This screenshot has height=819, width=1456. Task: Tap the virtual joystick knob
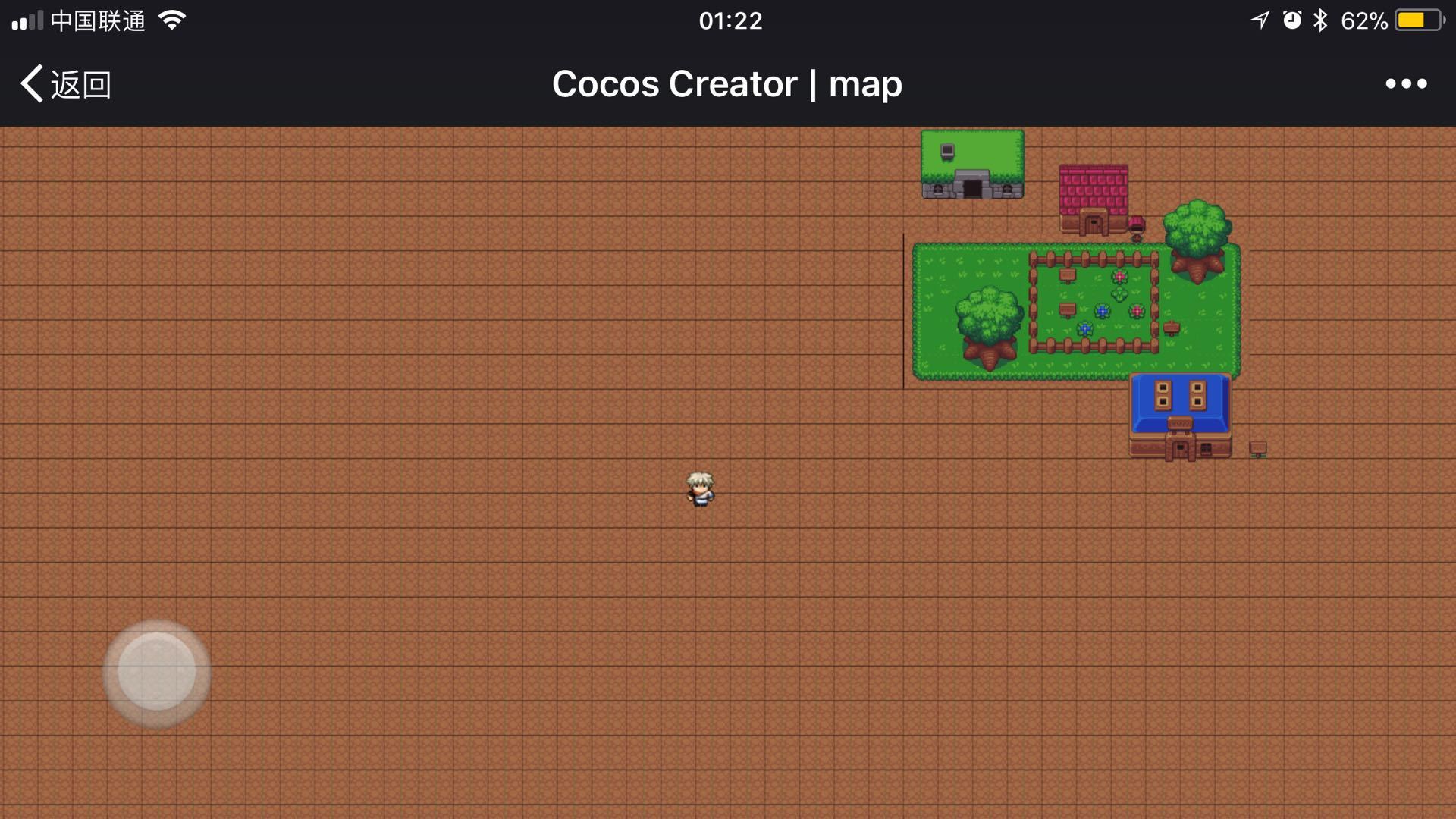157,673
